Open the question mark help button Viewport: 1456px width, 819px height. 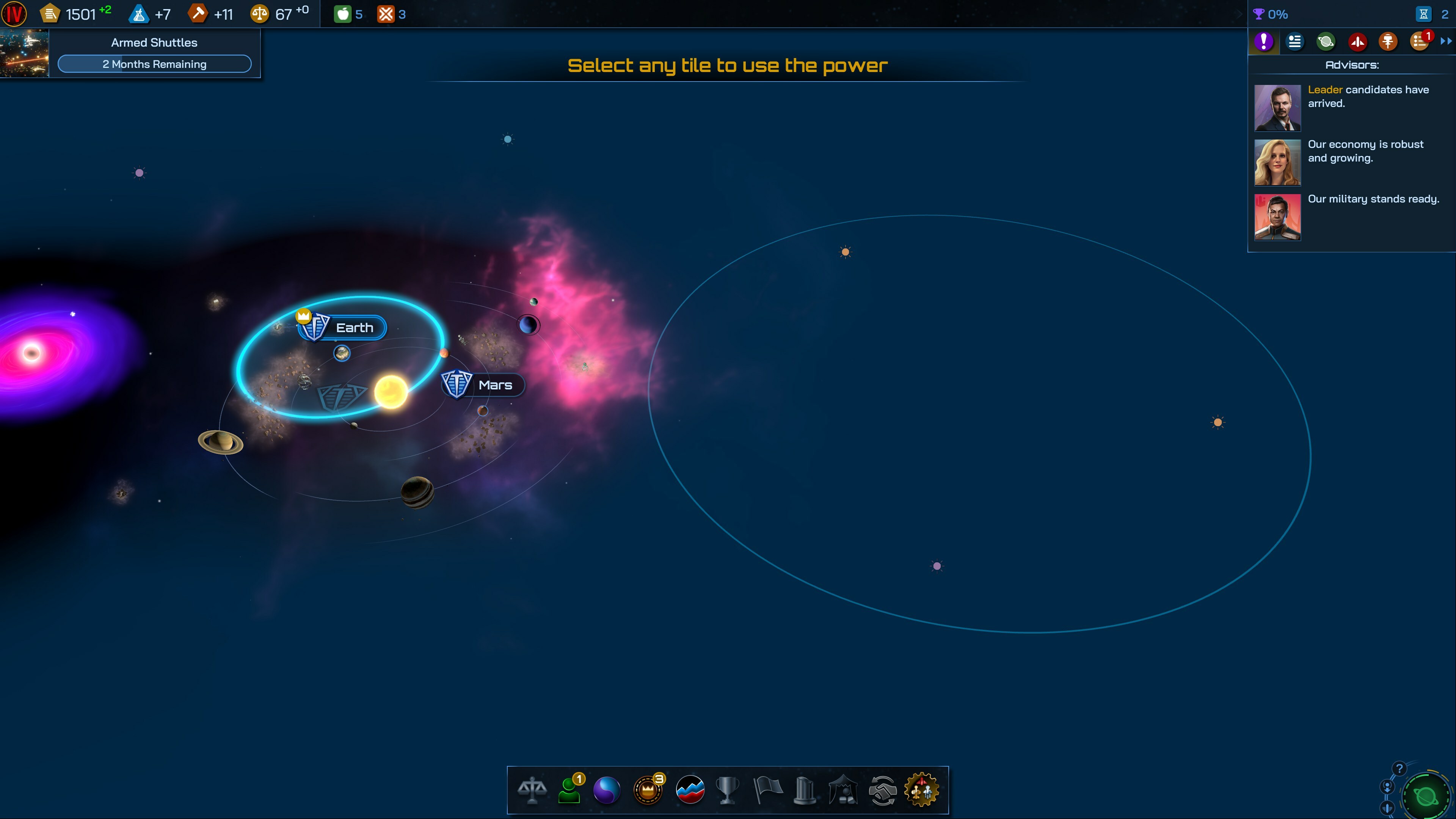(x=1399, y=769)
